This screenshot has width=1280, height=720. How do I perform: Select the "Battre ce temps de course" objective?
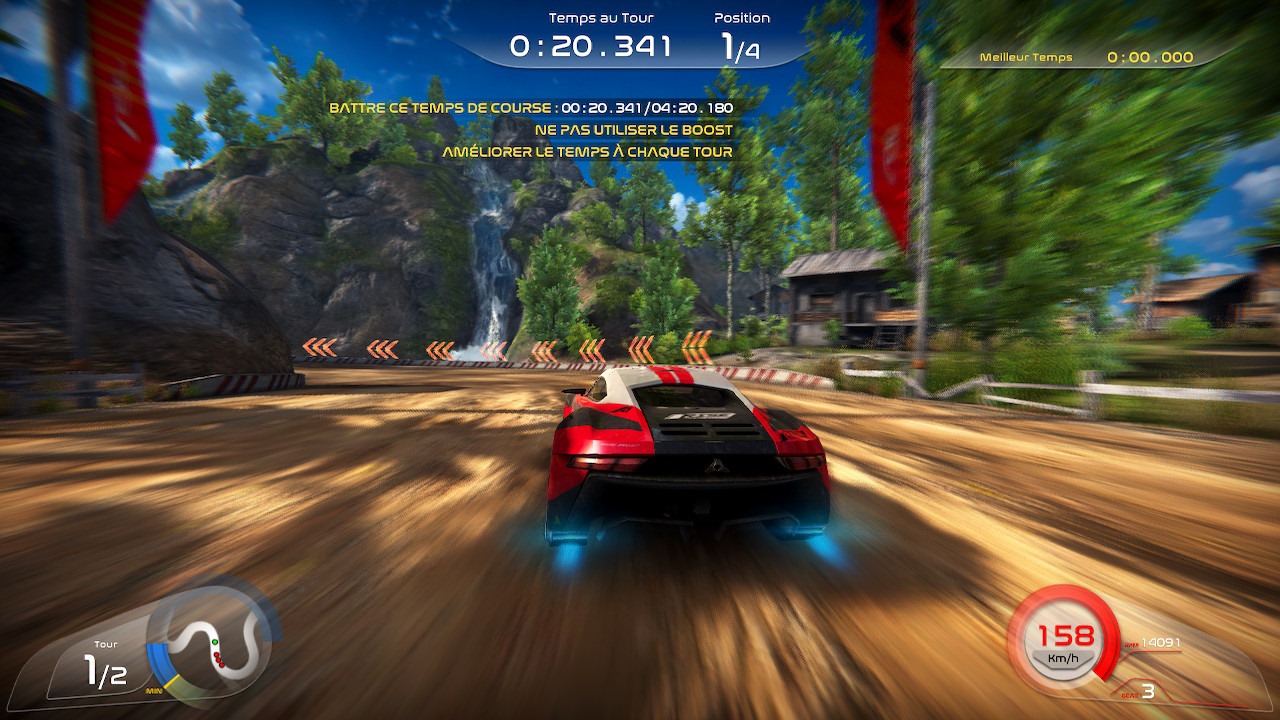coord(531,108)
